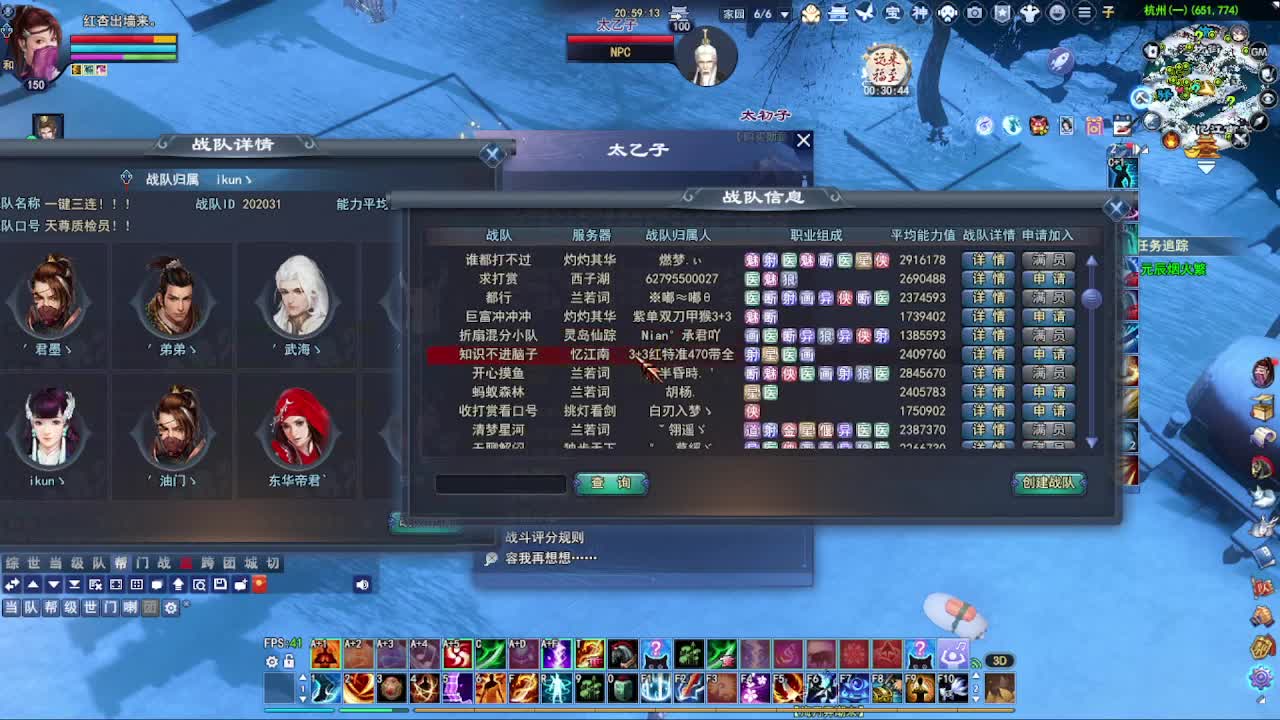1280x720 pixels.
Task: Expand the 6/6 team member dropdown arrow
Action: click(784, 14)
